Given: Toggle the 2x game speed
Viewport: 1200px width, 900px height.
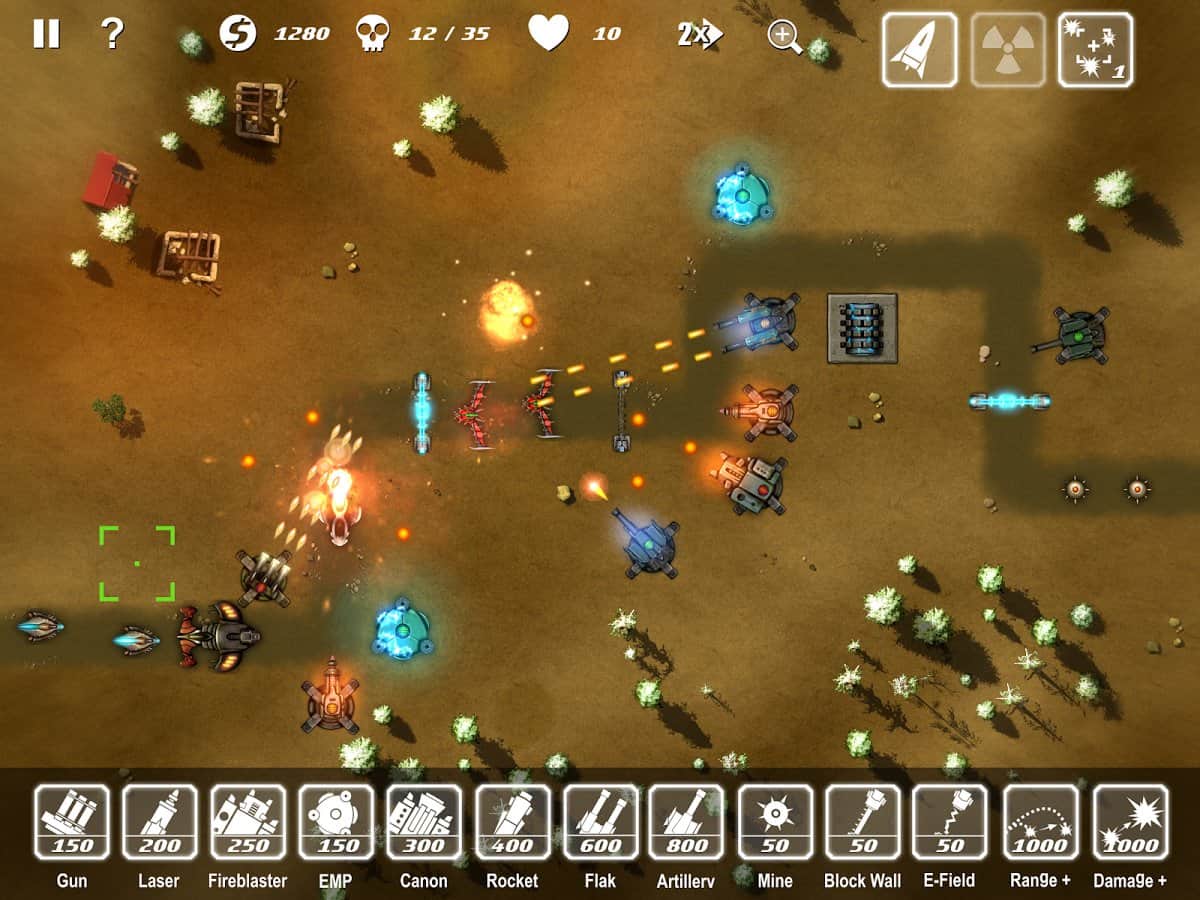Looking at the screenshot, I should (699, 35).
